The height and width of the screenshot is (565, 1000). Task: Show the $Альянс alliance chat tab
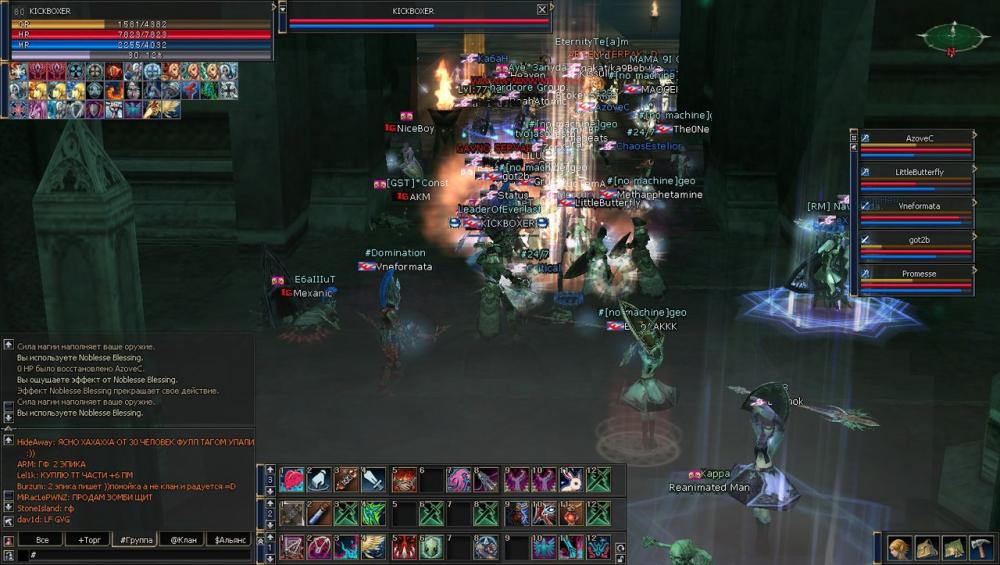pyautogui.click(x=229, y=540)
